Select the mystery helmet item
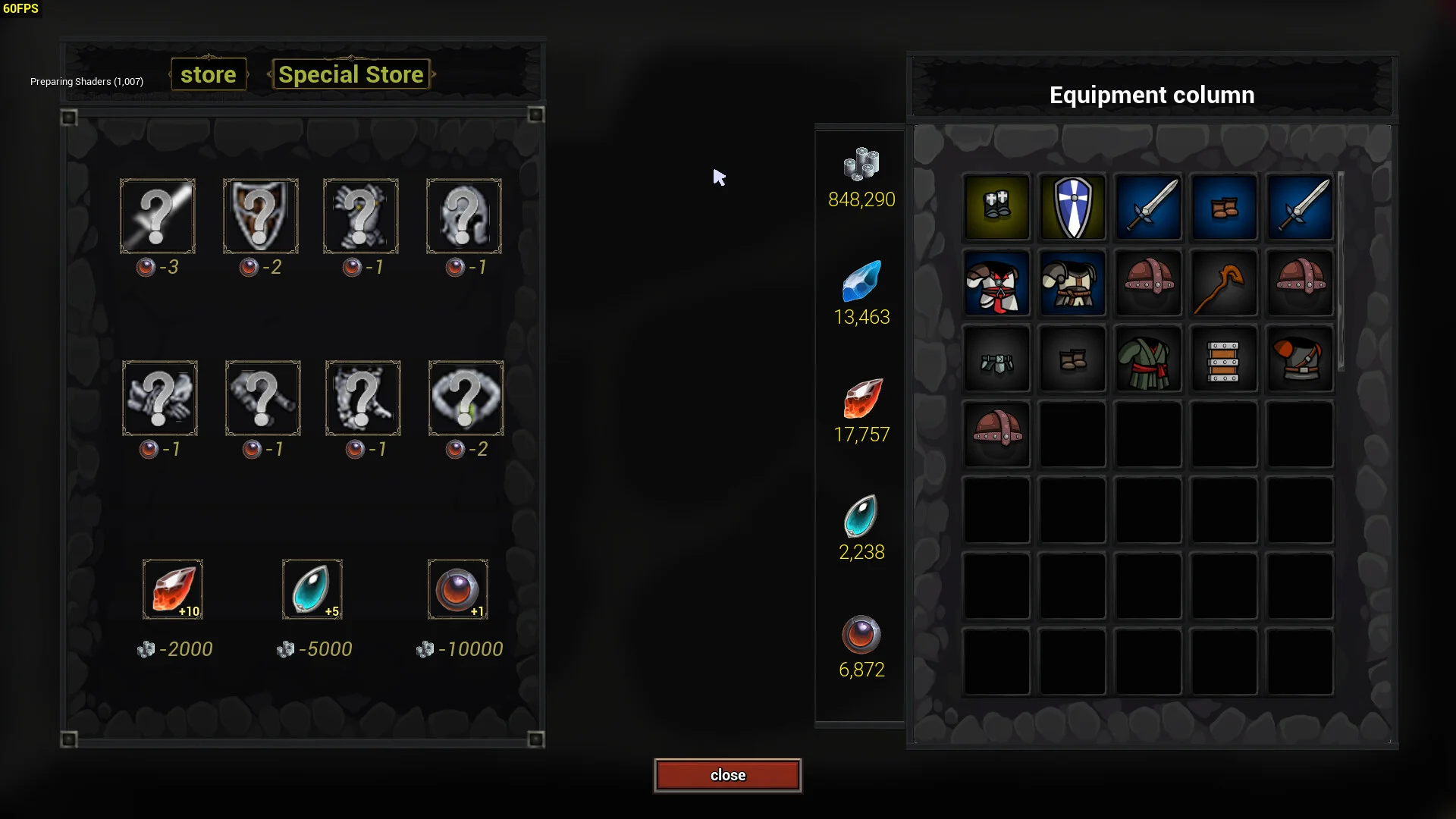 point(463,216)
